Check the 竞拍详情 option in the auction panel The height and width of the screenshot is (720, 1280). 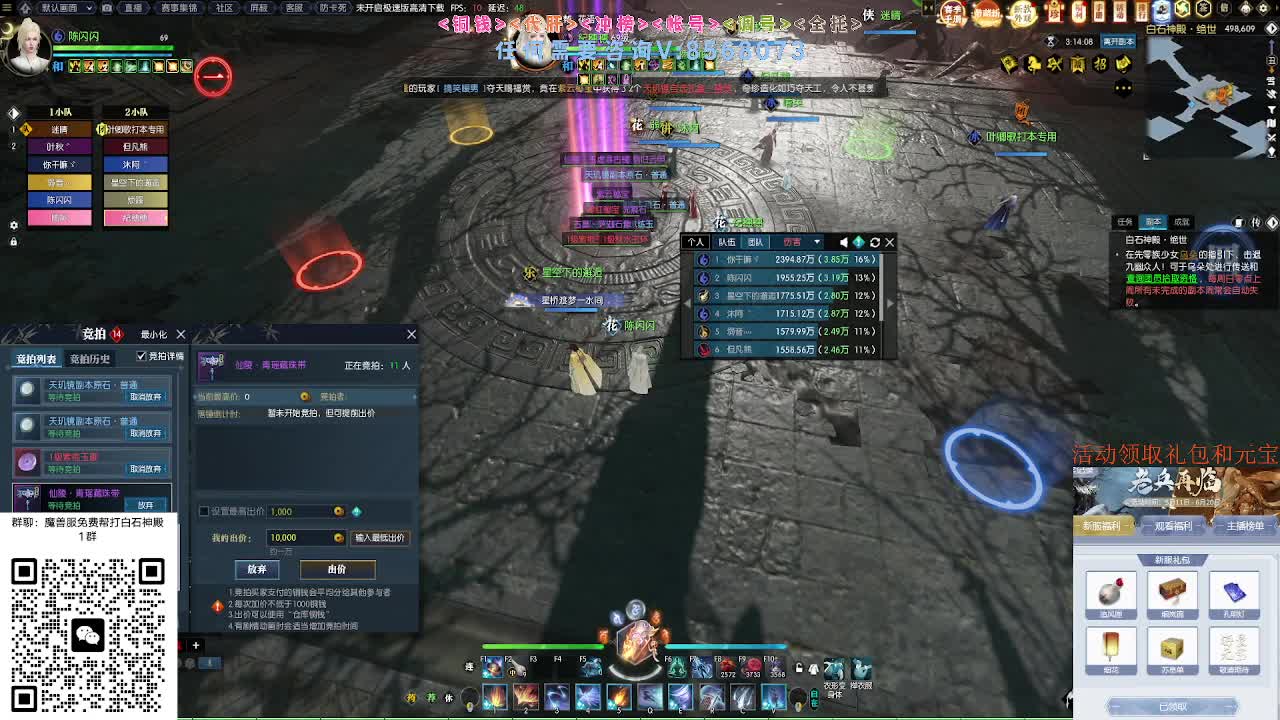click(x=141, y=356)
